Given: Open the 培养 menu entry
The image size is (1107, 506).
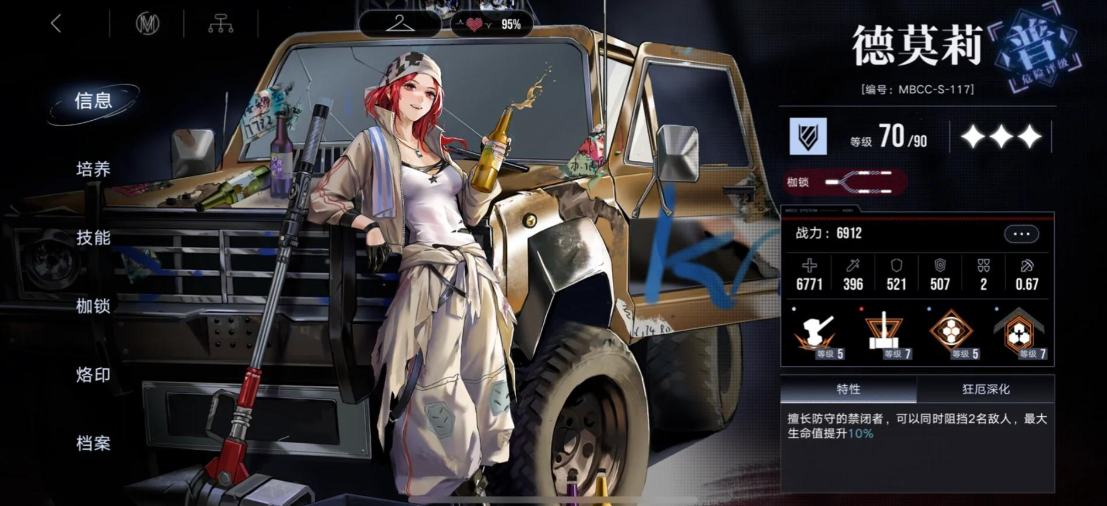Looking at the screenshot, I should tap(93, 169).
